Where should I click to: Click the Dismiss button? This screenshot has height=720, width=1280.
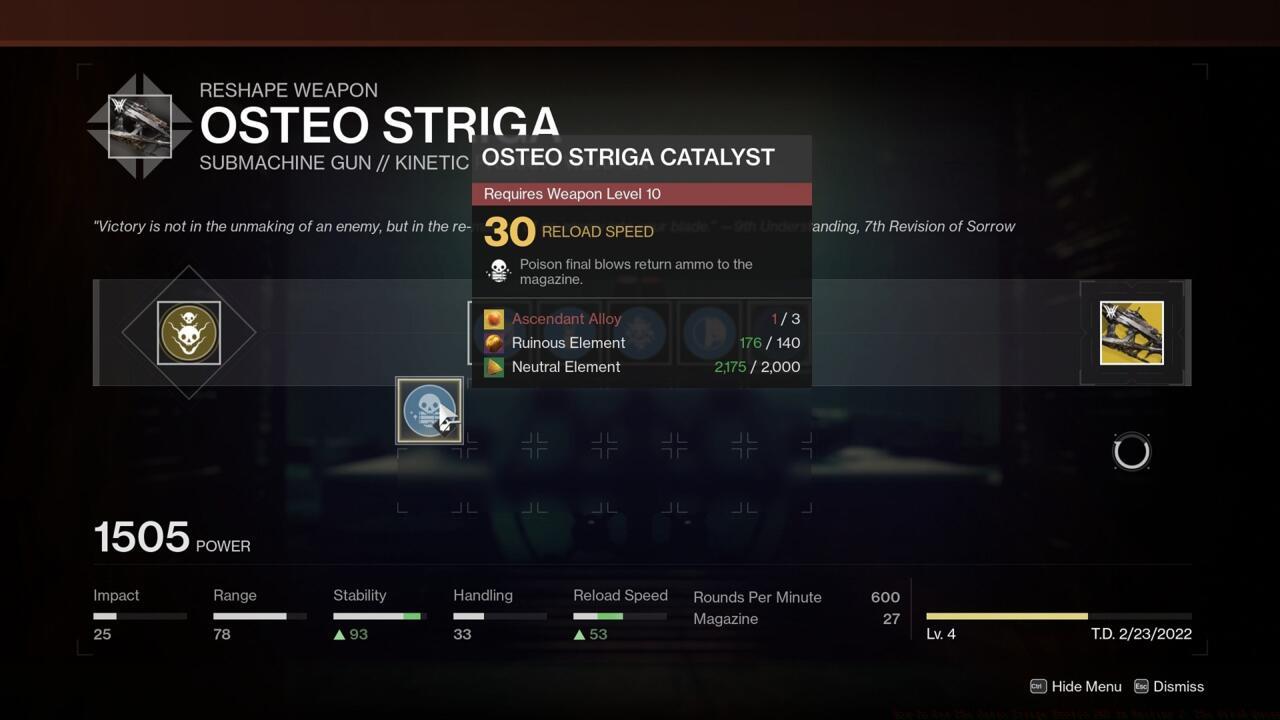(1180, 686)
